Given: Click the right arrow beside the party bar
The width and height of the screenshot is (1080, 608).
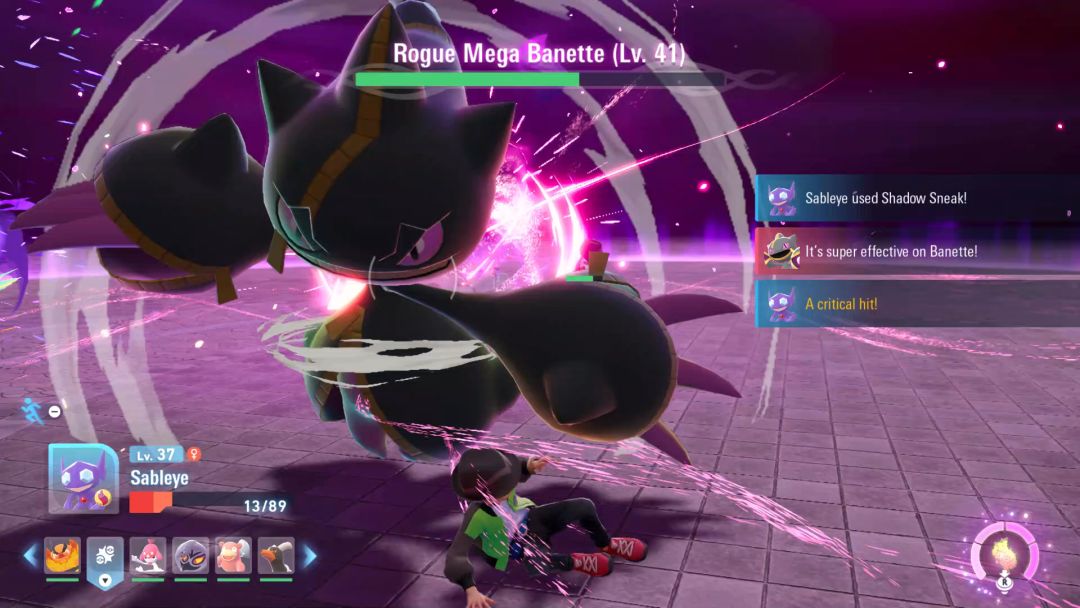Looking at the screenshot, I should point(310,555).
